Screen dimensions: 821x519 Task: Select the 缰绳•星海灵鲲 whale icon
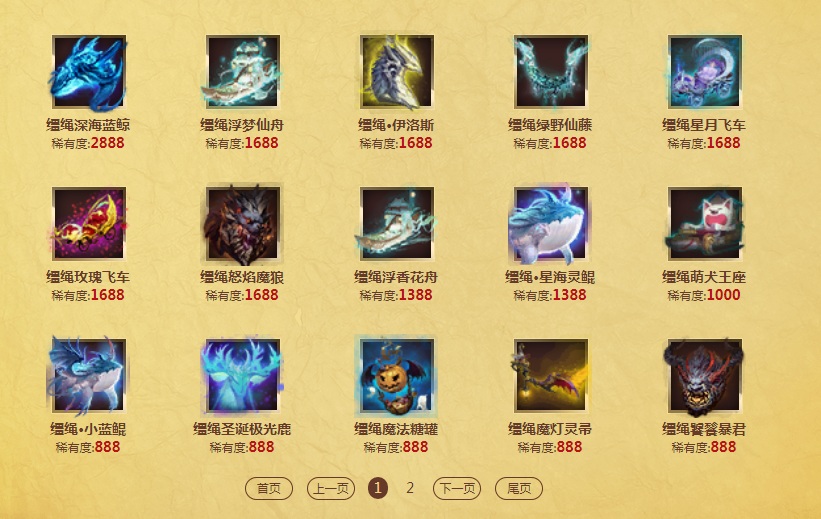(x=551, y=223)
